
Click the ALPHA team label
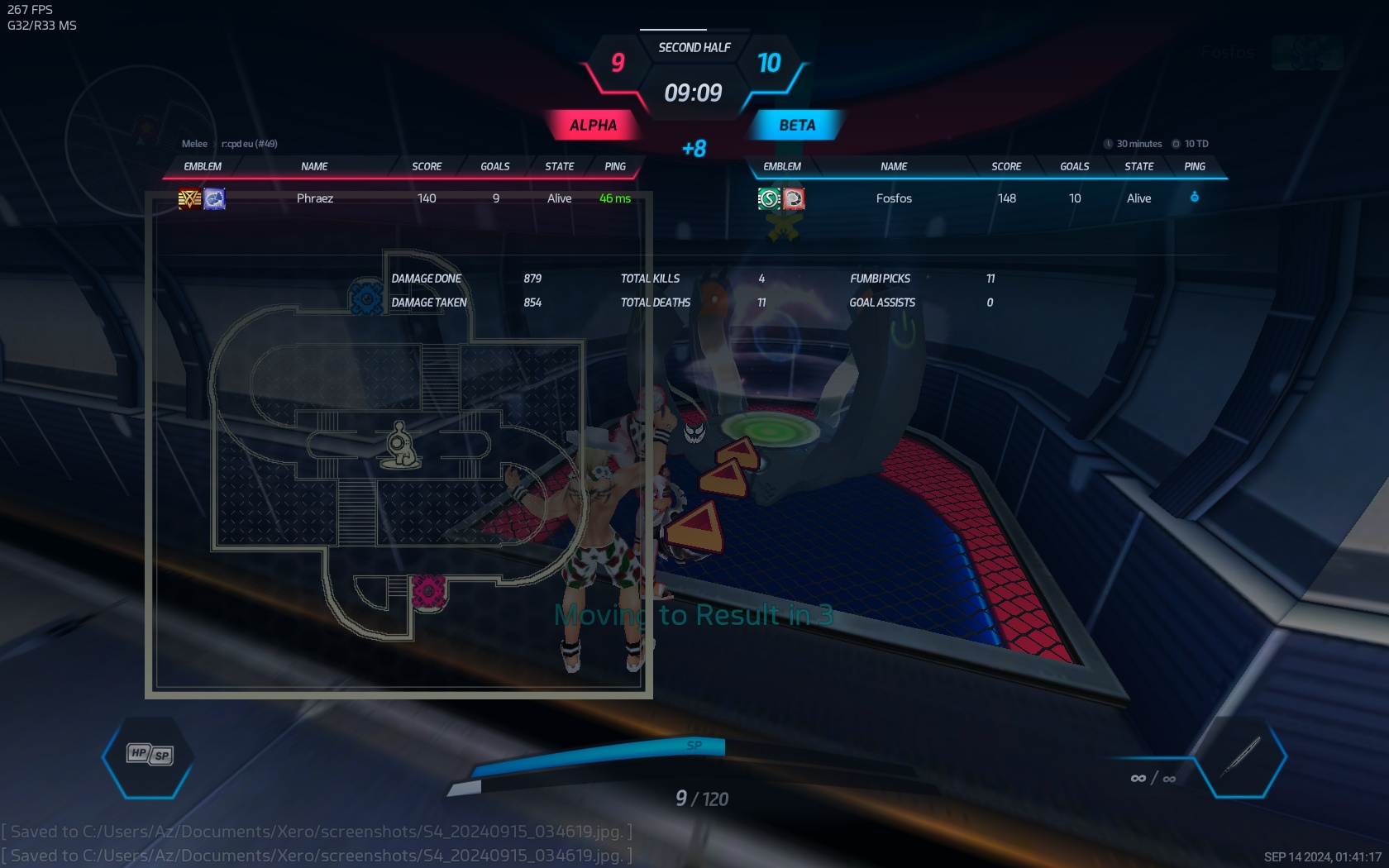(x=593, y=126)
